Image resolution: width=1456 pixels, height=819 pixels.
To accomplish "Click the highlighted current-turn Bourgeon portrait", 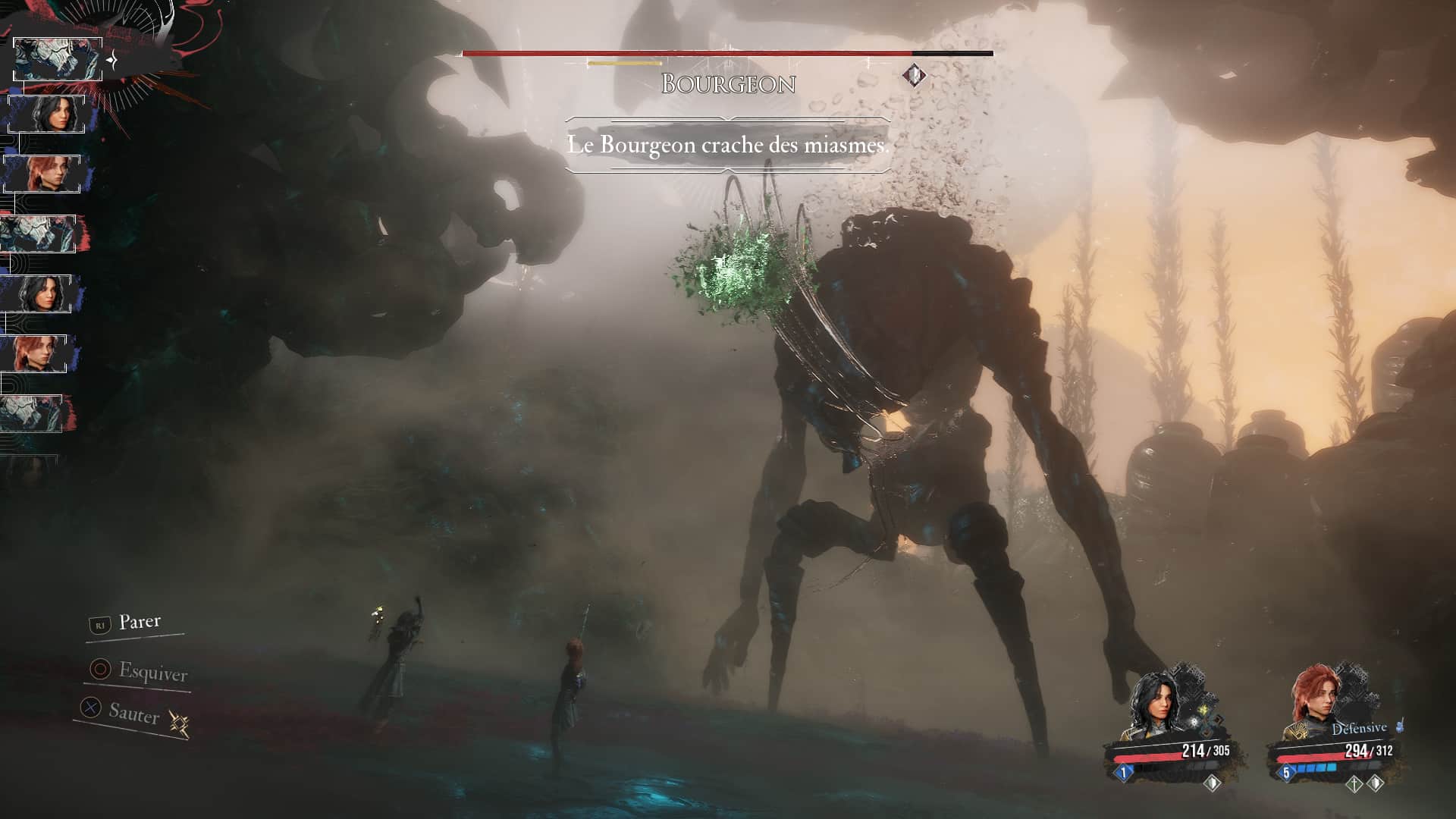I will point(58,59).
